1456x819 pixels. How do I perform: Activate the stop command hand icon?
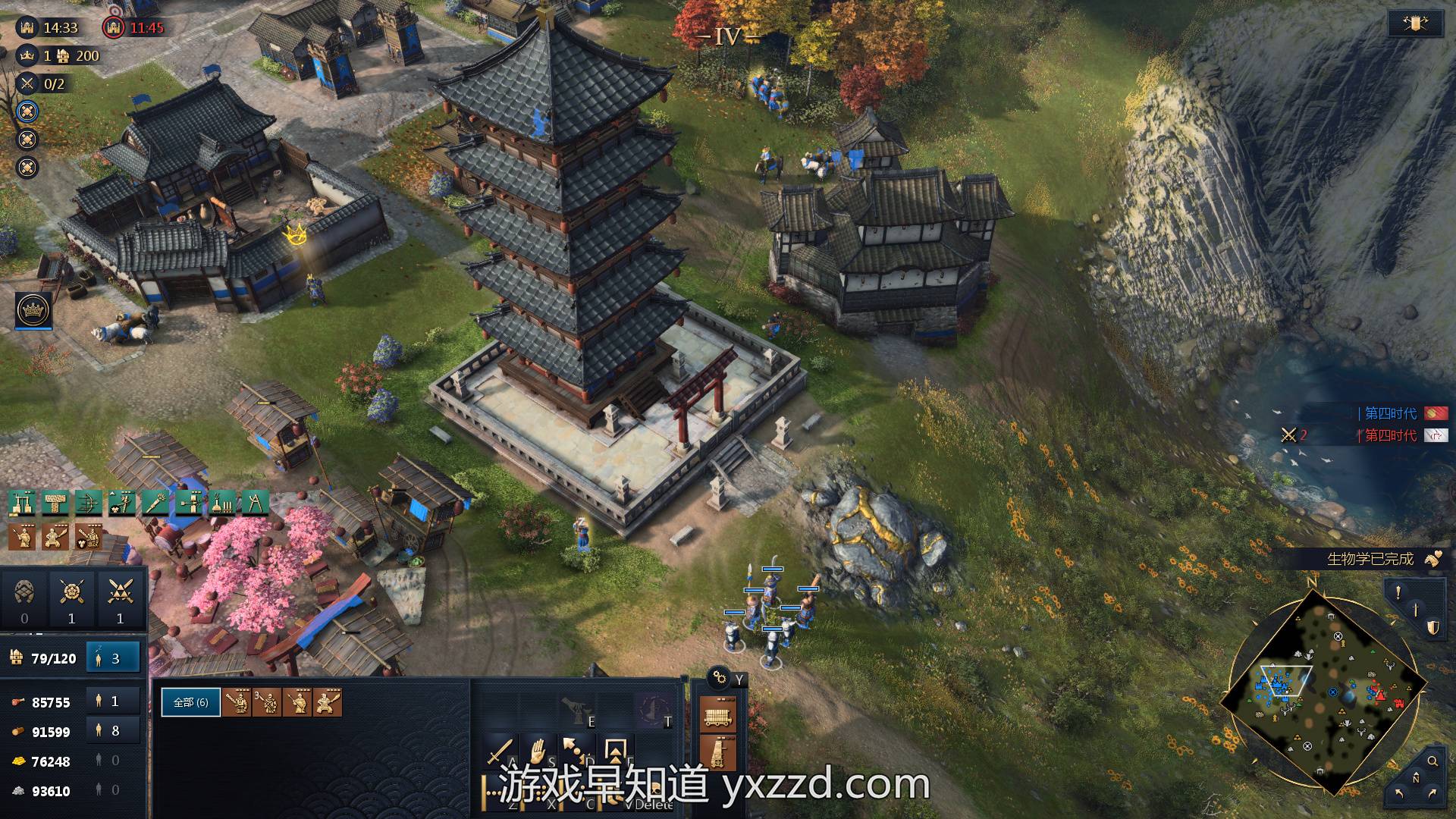click(x=538, y=752)
